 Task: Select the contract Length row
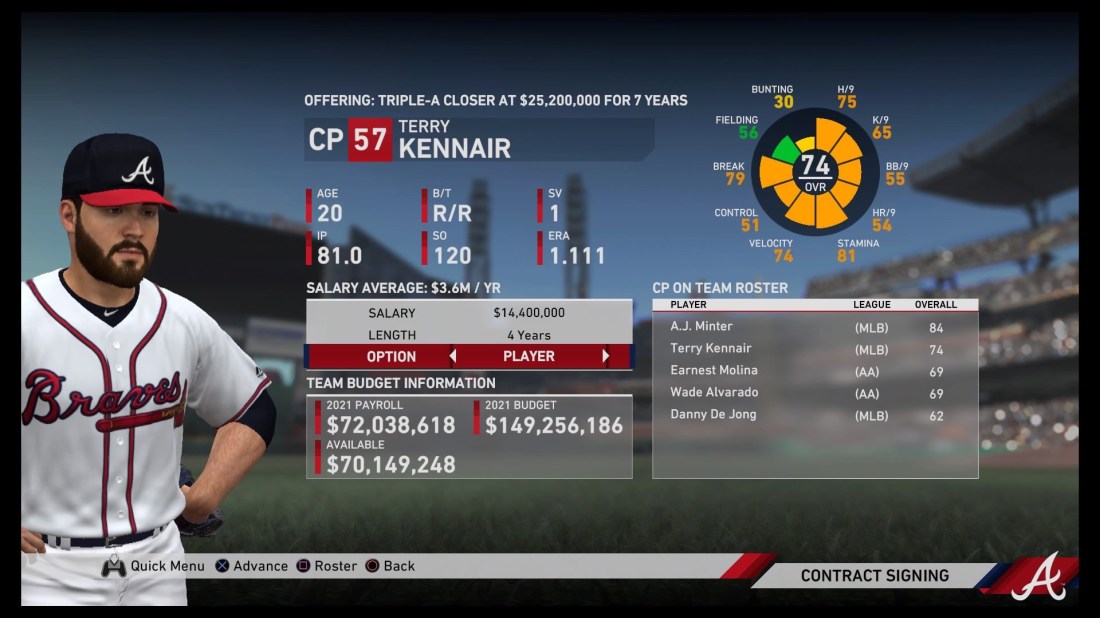coord(468,335)
